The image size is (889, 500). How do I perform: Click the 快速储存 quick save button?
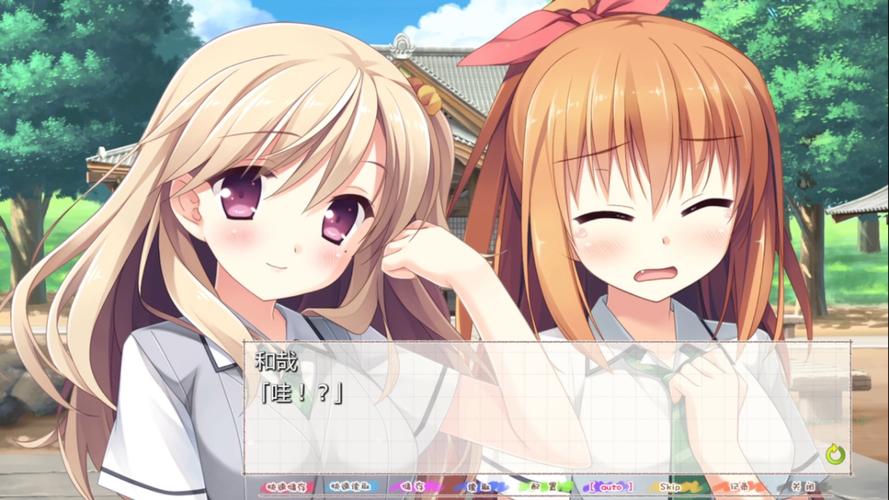286,487
